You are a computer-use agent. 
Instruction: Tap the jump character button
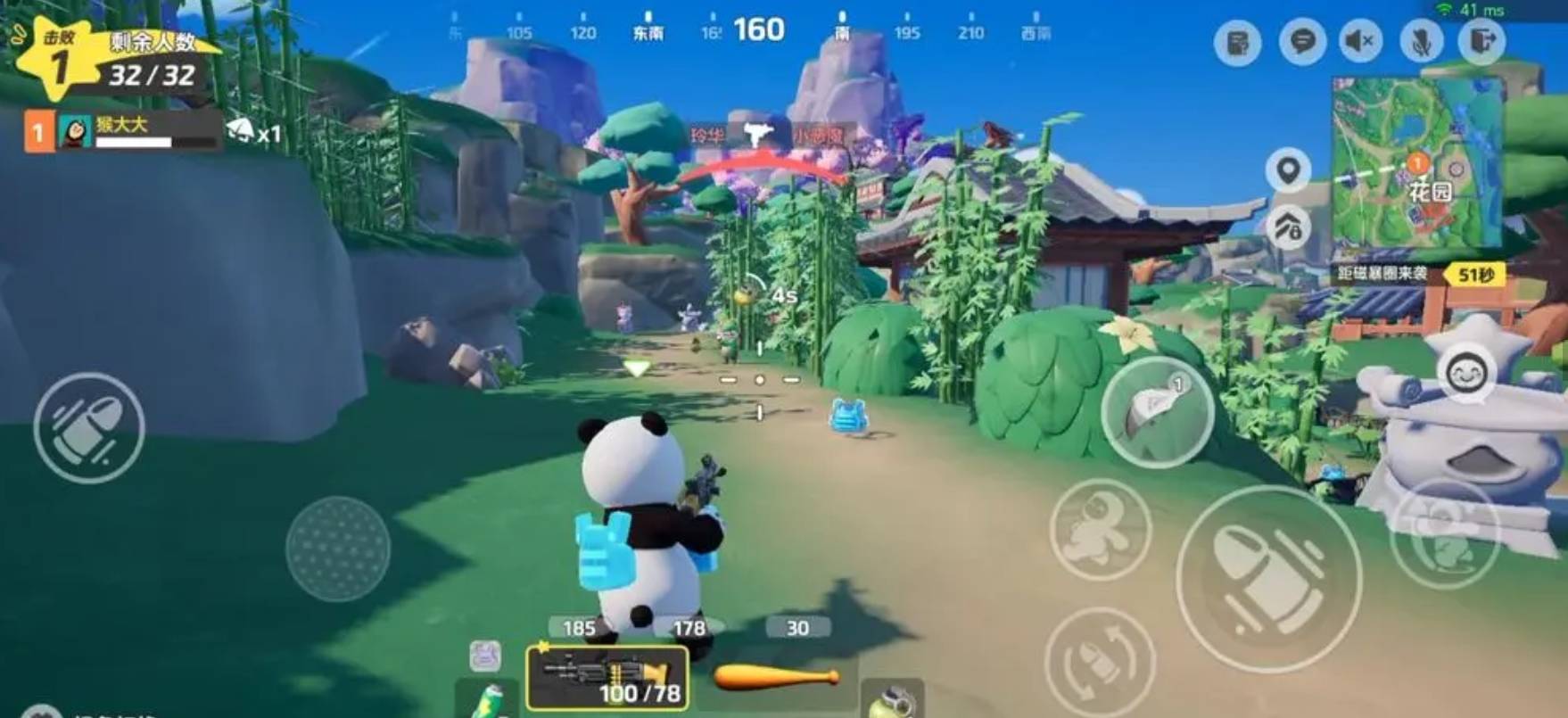pyautogui.click(x=1444, y=532)
